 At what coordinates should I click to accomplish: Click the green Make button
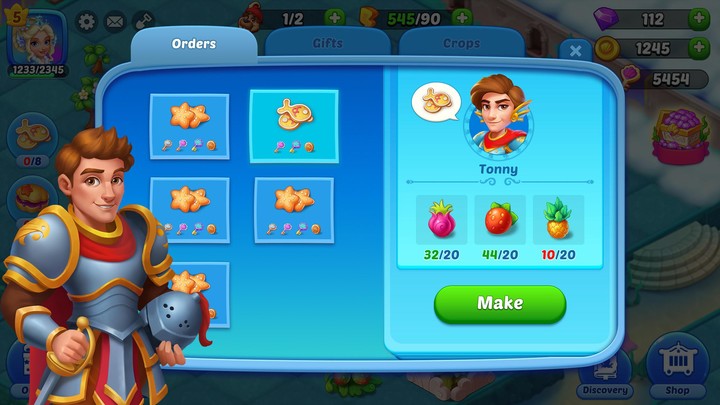[500, 304]
